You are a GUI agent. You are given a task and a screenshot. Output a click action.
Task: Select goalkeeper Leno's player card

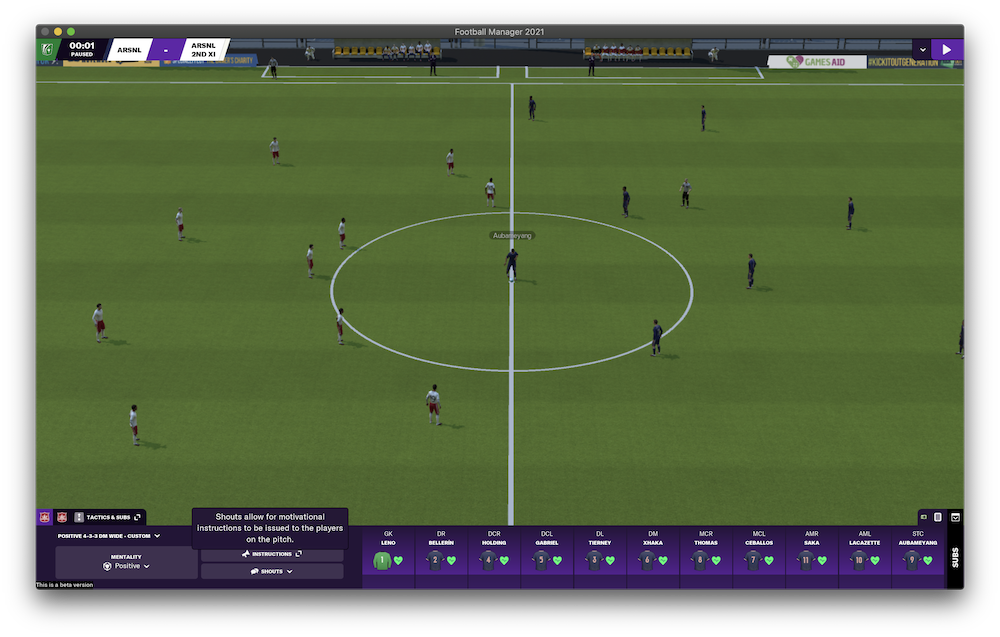click(x=388, y=553)
